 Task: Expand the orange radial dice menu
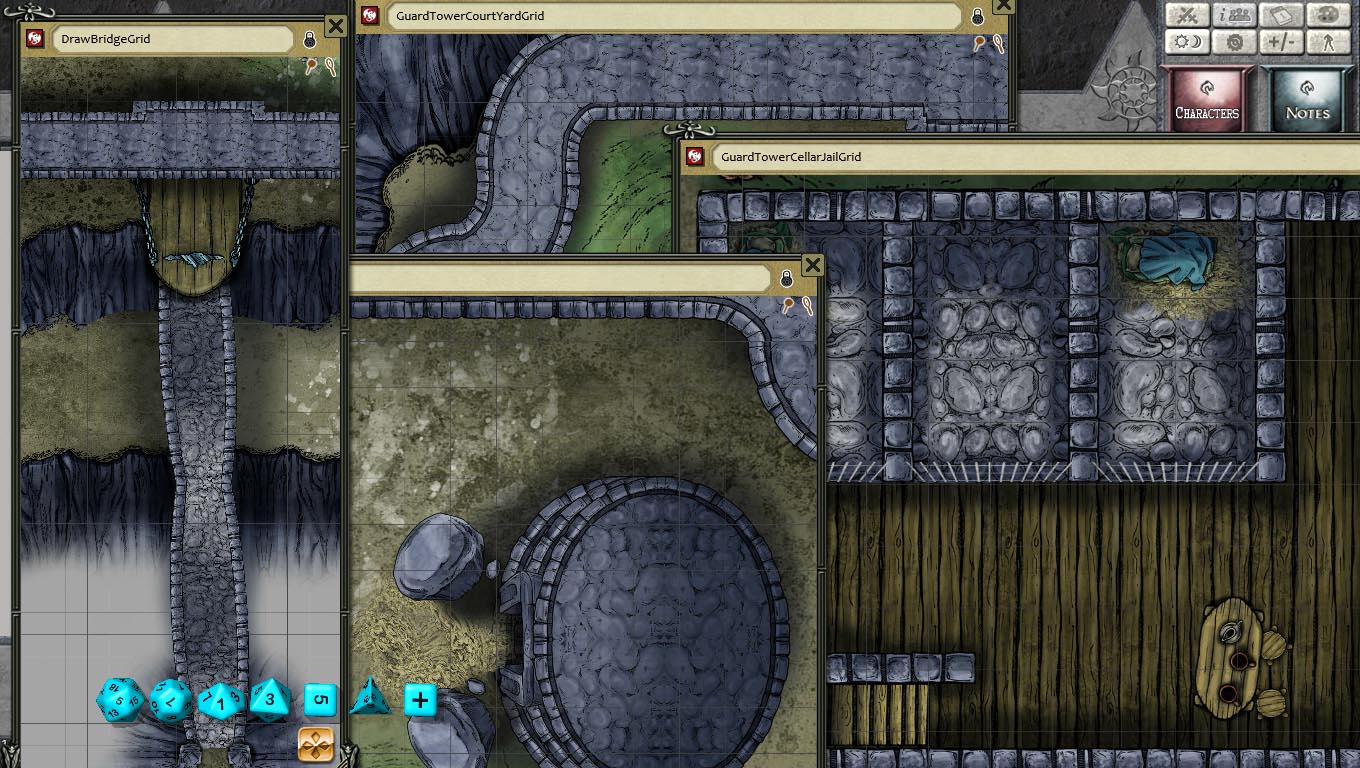pos(314,745)
